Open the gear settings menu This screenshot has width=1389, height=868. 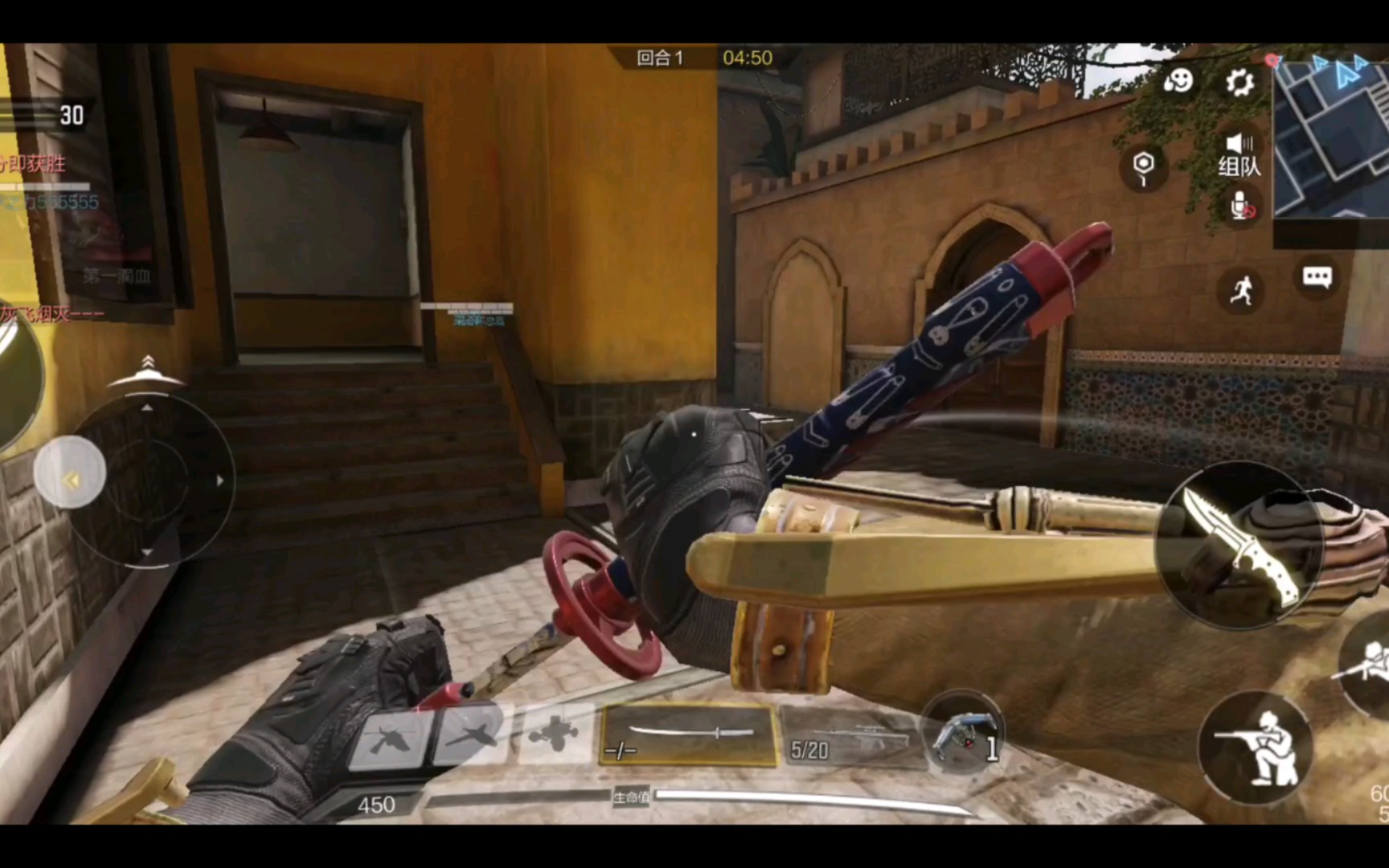point(1239,82)
